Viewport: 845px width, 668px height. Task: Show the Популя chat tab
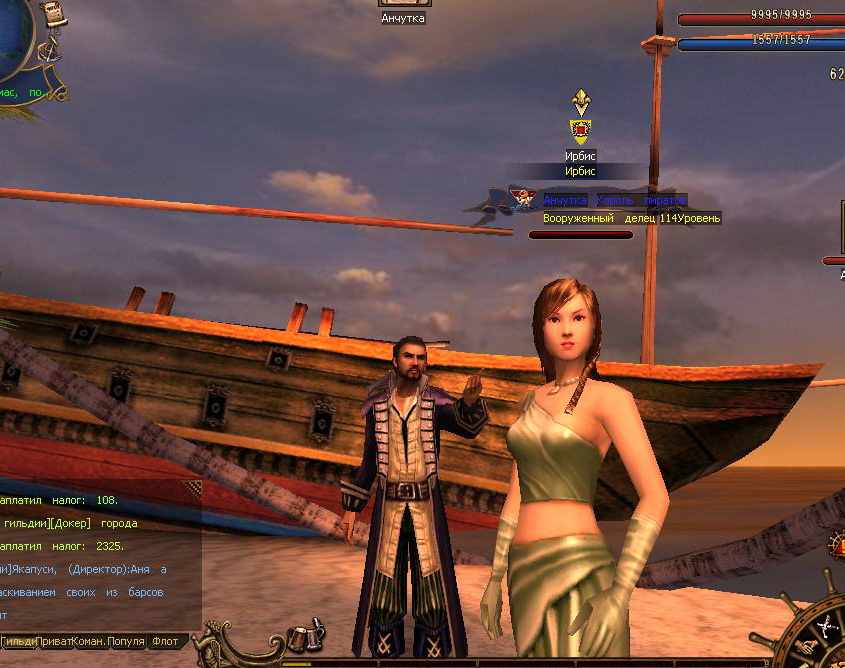127,641
